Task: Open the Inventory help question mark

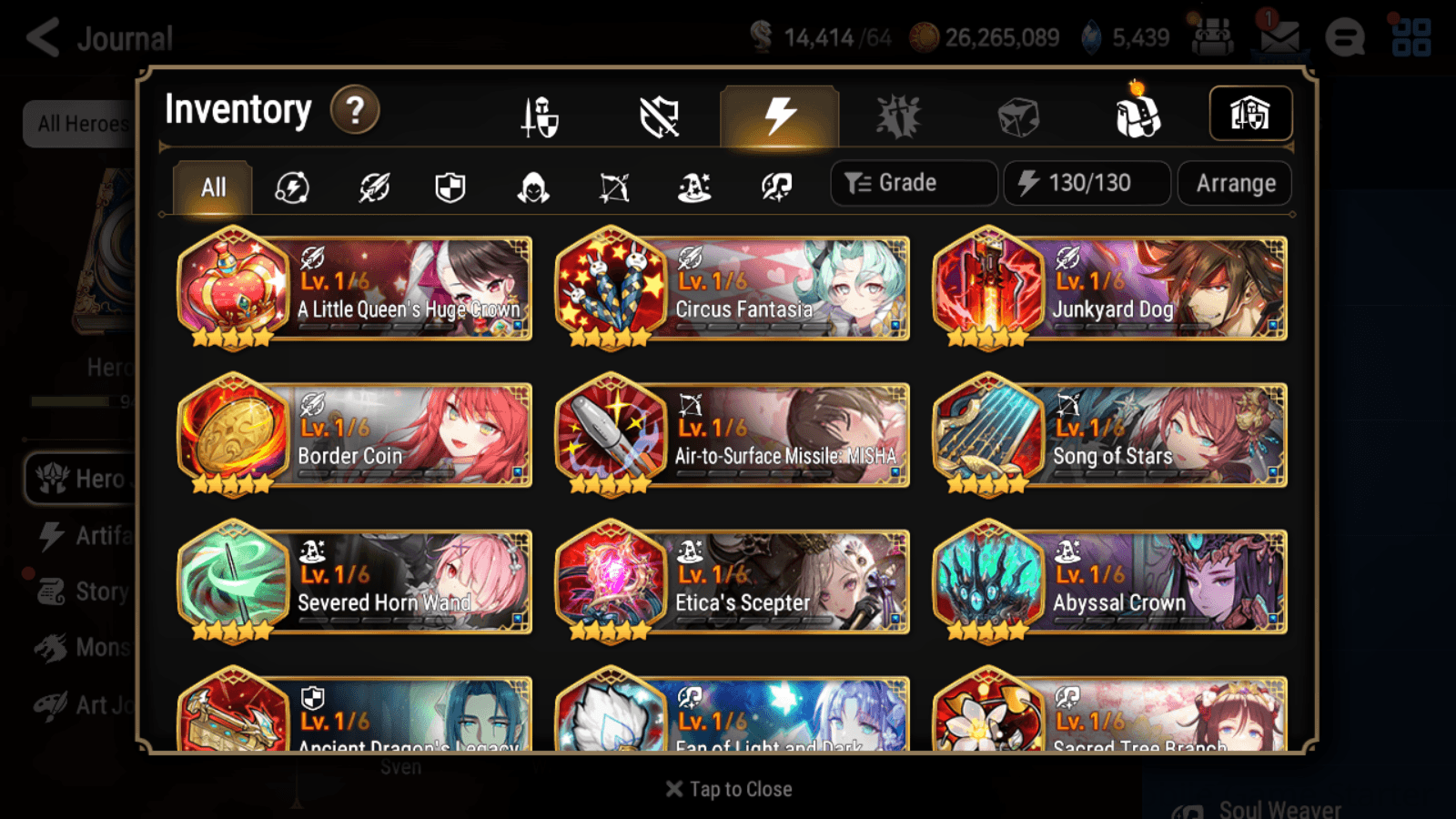Action: pos(354,109)
